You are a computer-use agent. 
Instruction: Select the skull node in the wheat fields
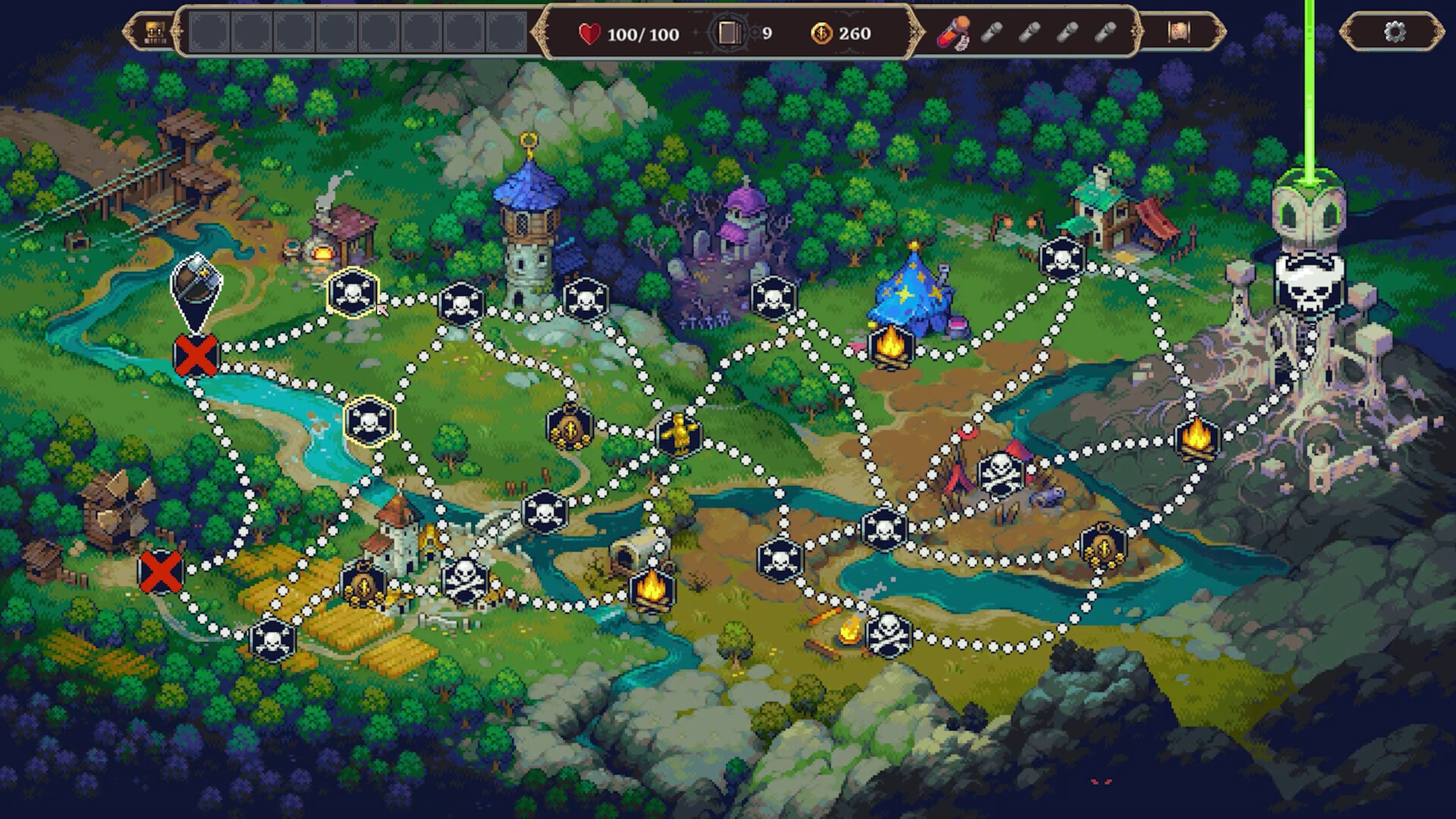[271, 639]
